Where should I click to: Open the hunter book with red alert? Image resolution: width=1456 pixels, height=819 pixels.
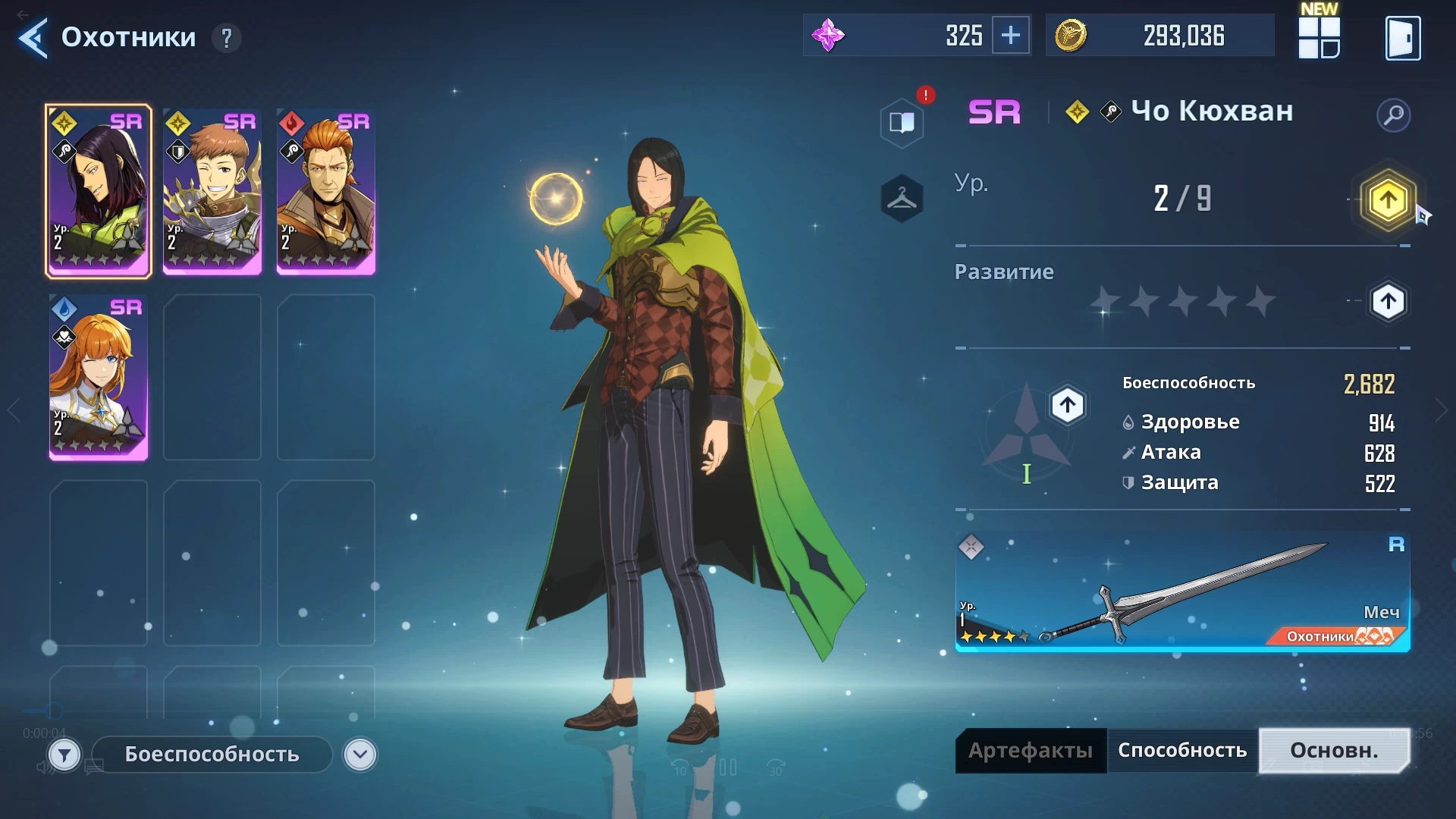click(x=902, y=122)
